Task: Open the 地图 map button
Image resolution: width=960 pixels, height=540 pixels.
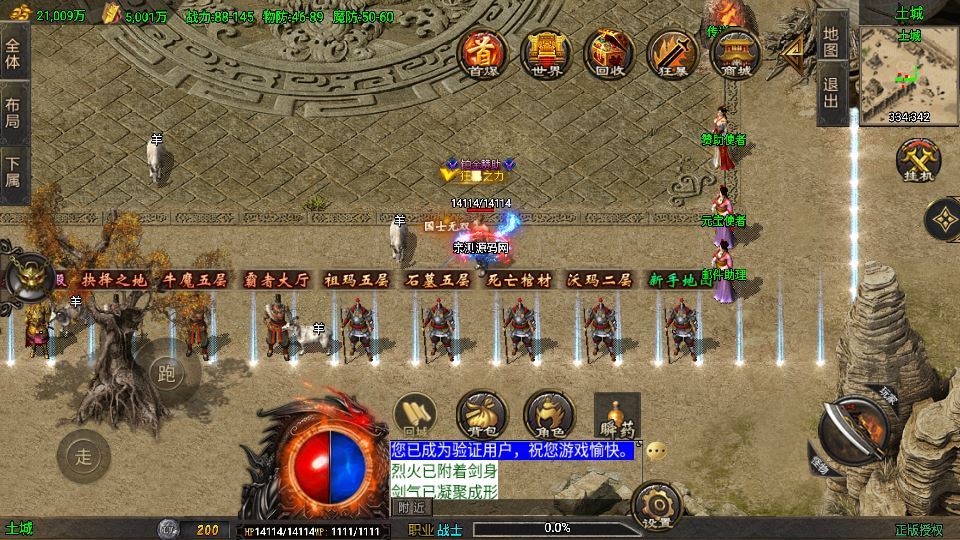Action: coord(832,41)
